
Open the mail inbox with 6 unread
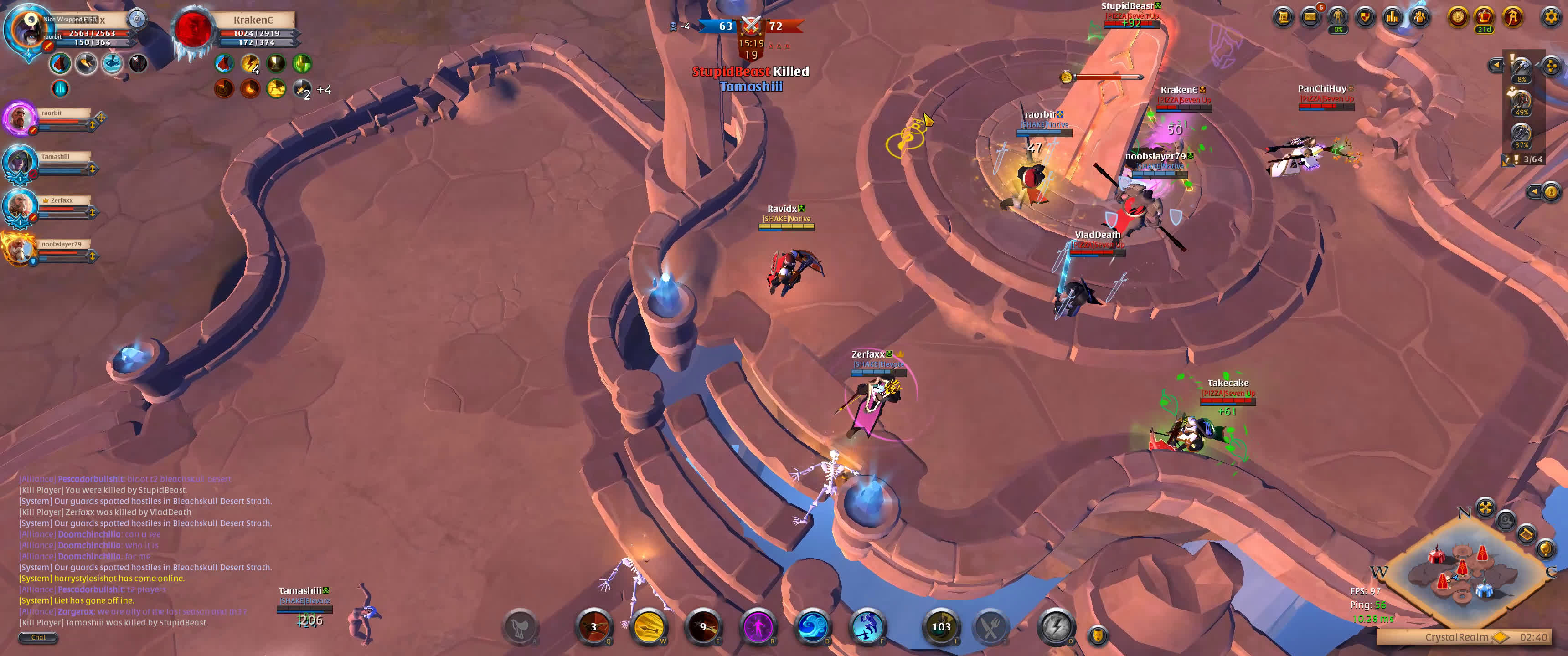(x=1310, y=17)
